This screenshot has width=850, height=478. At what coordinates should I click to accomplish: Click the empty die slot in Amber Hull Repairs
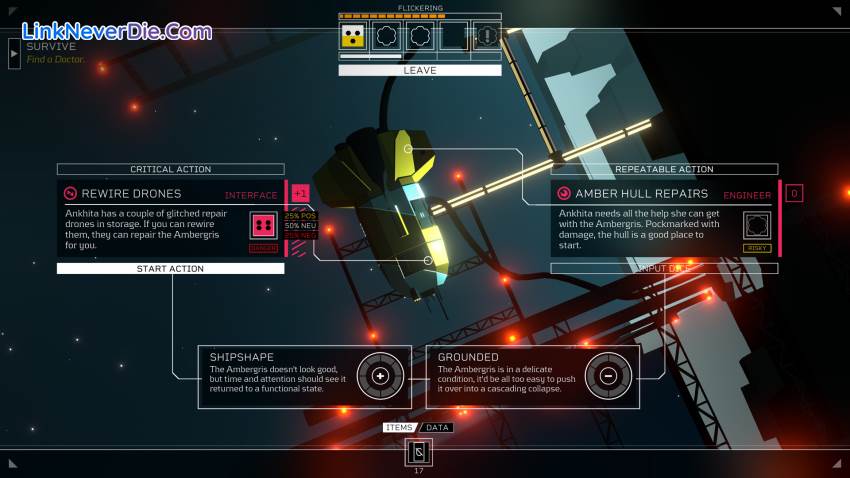(x=758, y=225)
